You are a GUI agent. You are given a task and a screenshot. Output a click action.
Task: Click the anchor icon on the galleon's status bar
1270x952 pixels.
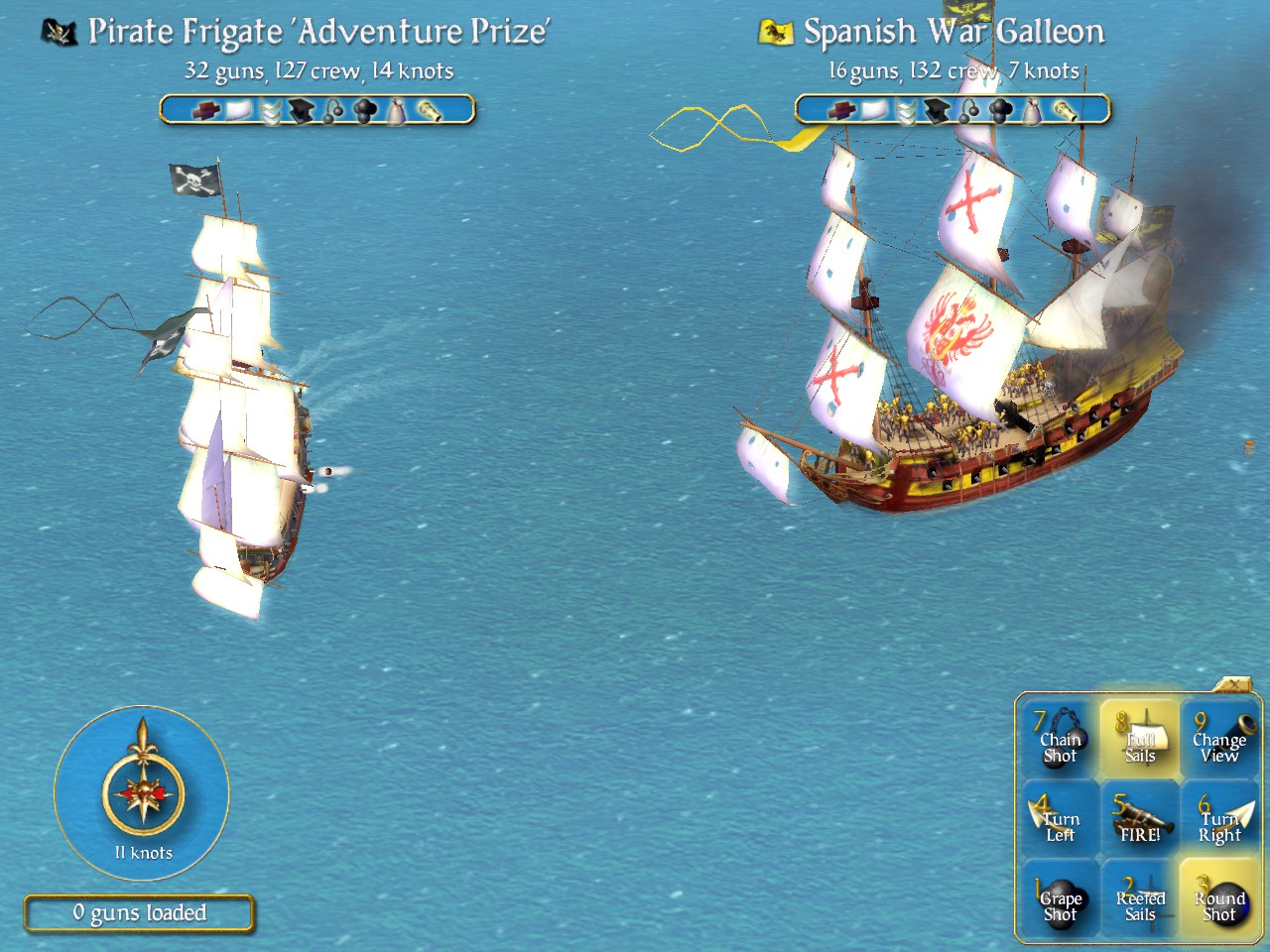pos(938,111)
